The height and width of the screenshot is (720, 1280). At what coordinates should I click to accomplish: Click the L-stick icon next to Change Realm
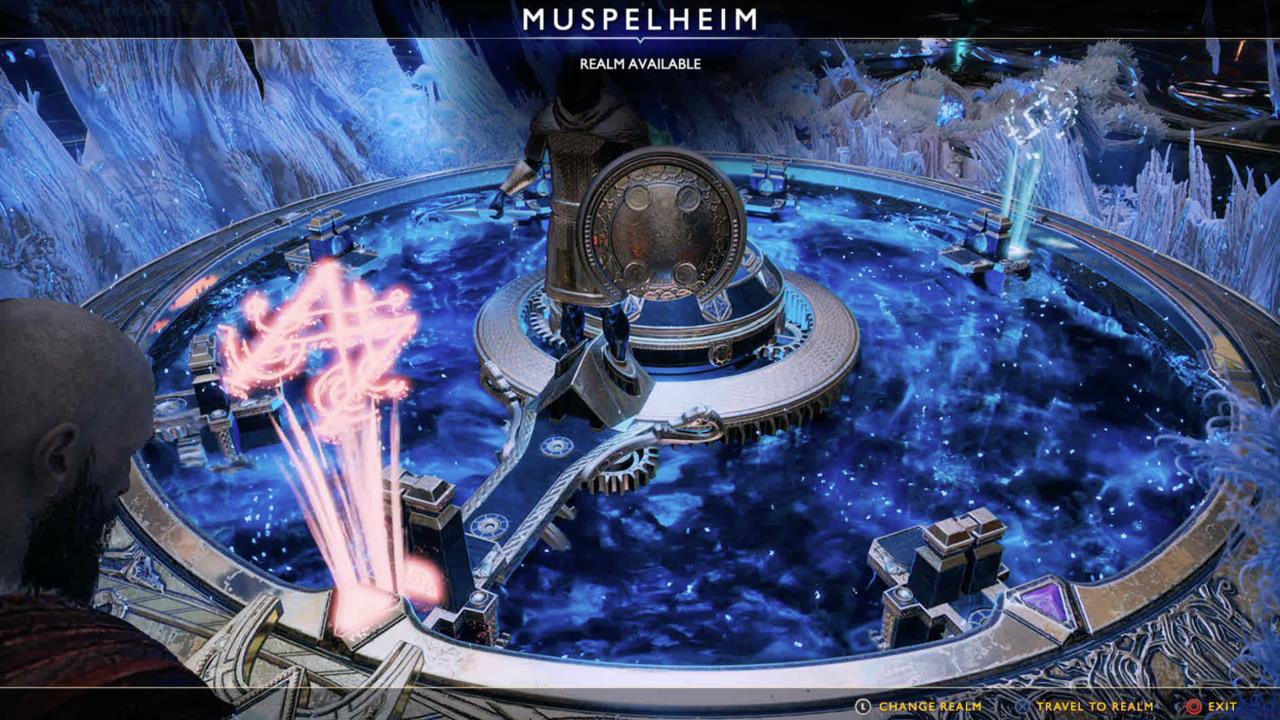[863, 704]
